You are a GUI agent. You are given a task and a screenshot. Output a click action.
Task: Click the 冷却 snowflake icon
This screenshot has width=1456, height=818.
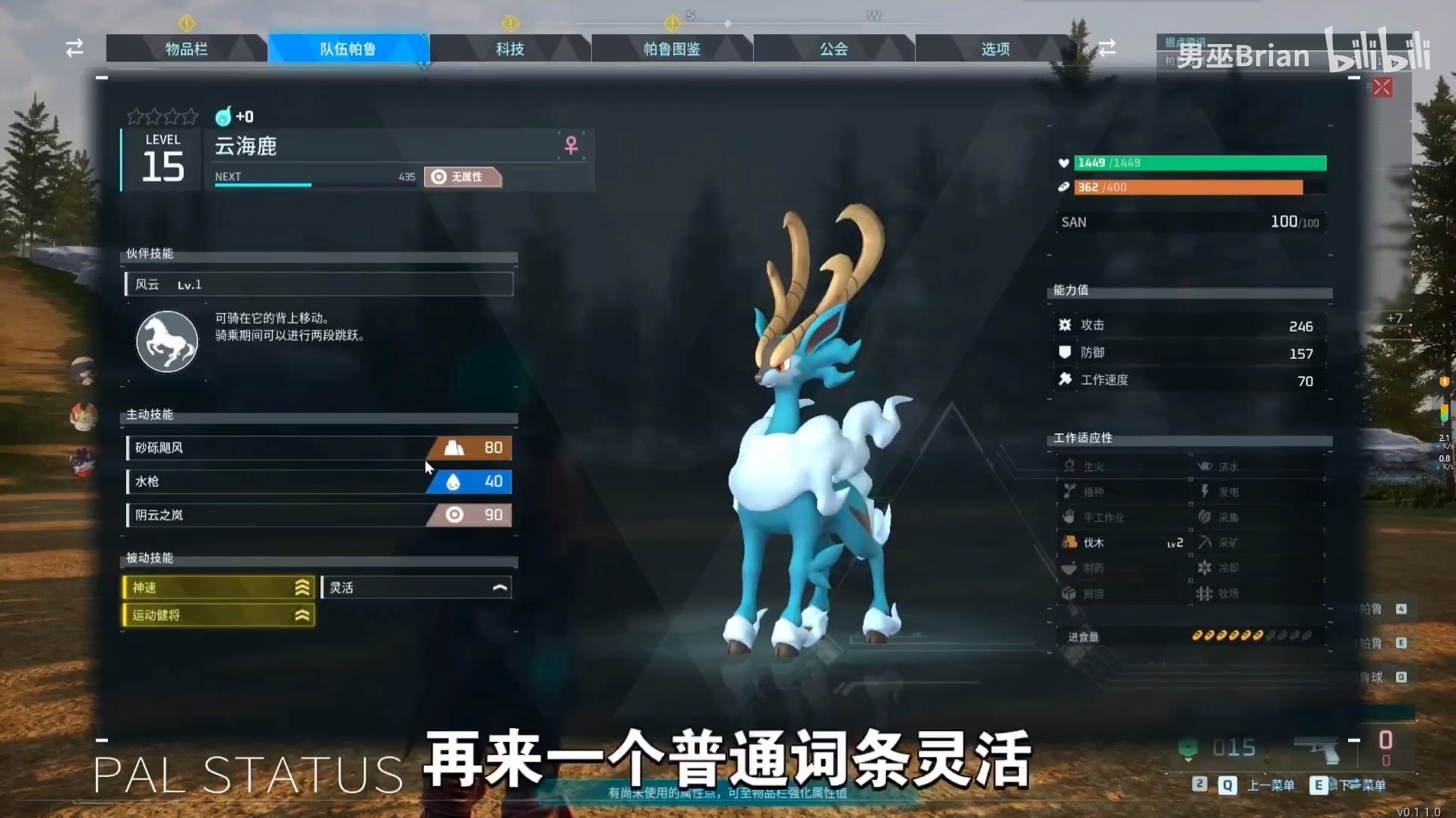coord(1206,568)
